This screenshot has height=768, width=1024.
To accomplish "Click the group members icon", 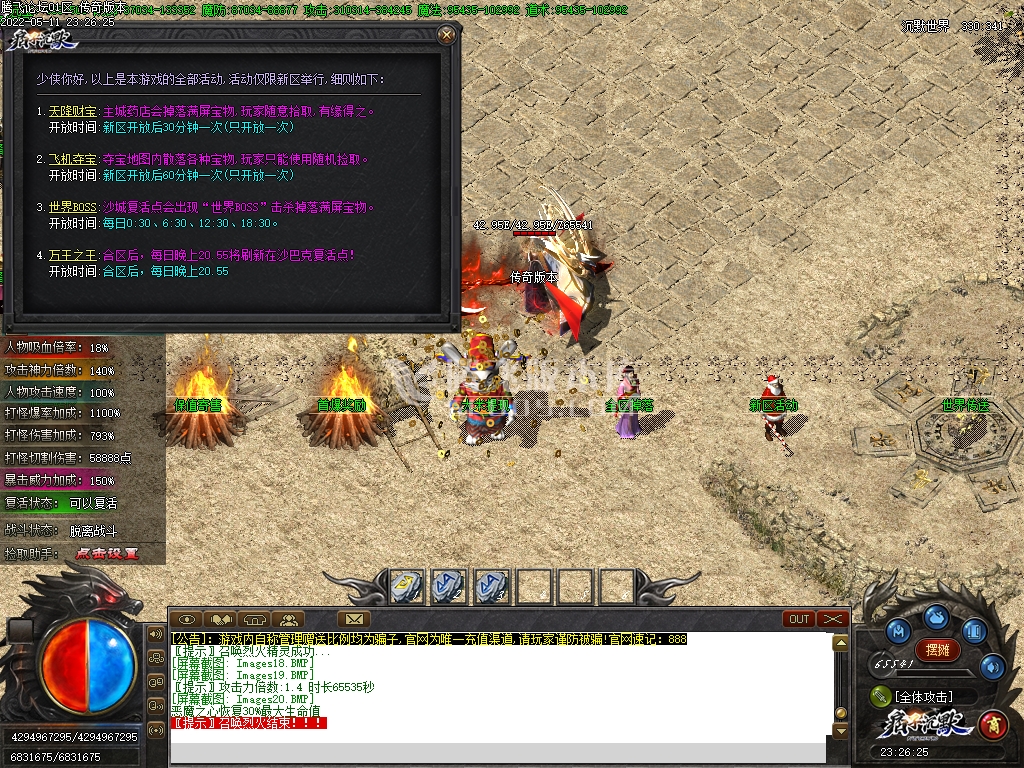I will [x=287, y=619].
